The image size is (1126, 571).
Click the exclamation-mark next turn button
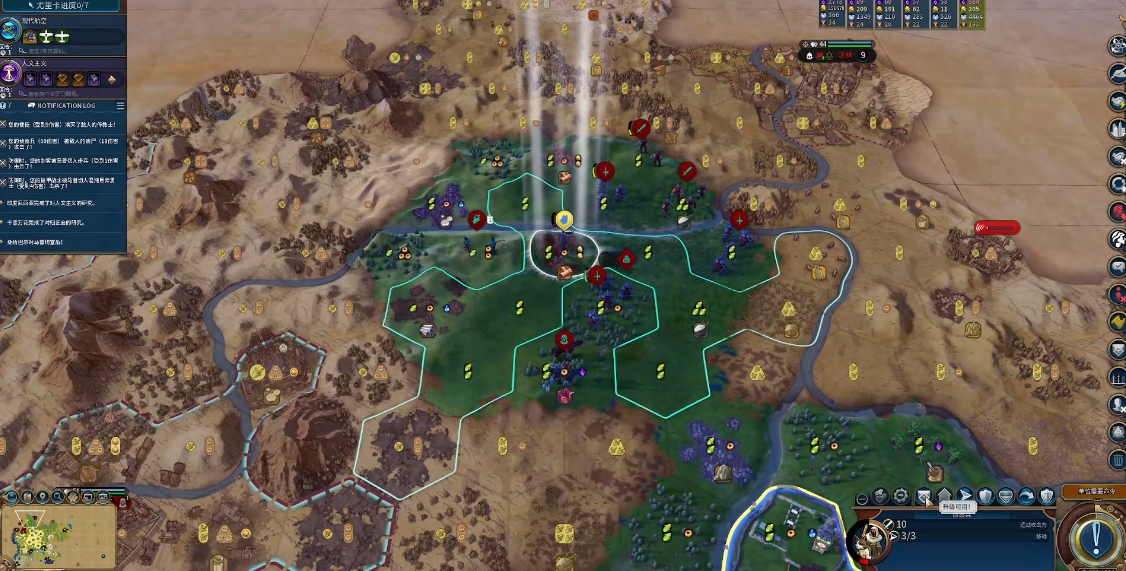(x=1094, y=537)
